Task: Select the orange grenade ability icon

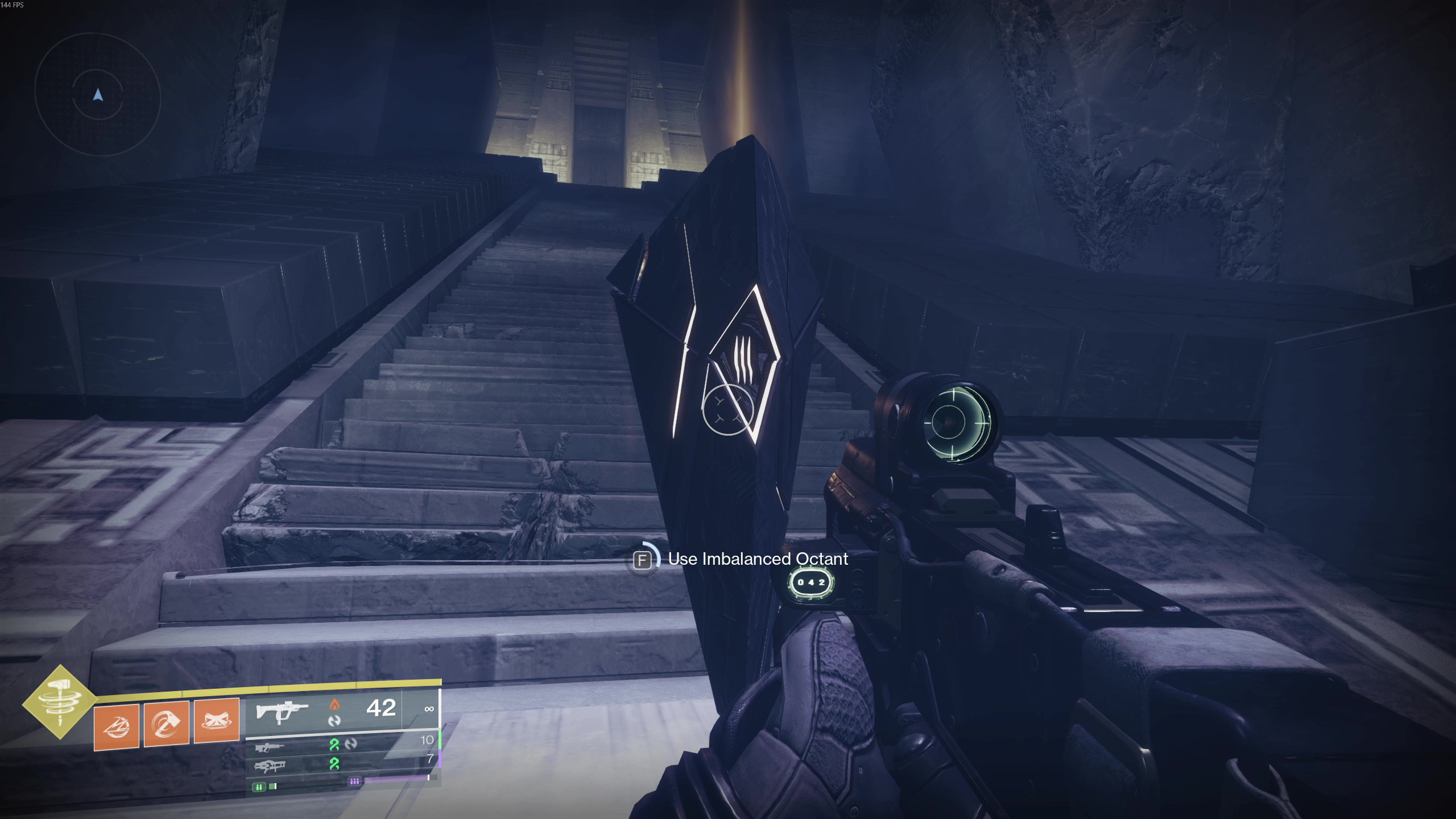Action: 117,726
